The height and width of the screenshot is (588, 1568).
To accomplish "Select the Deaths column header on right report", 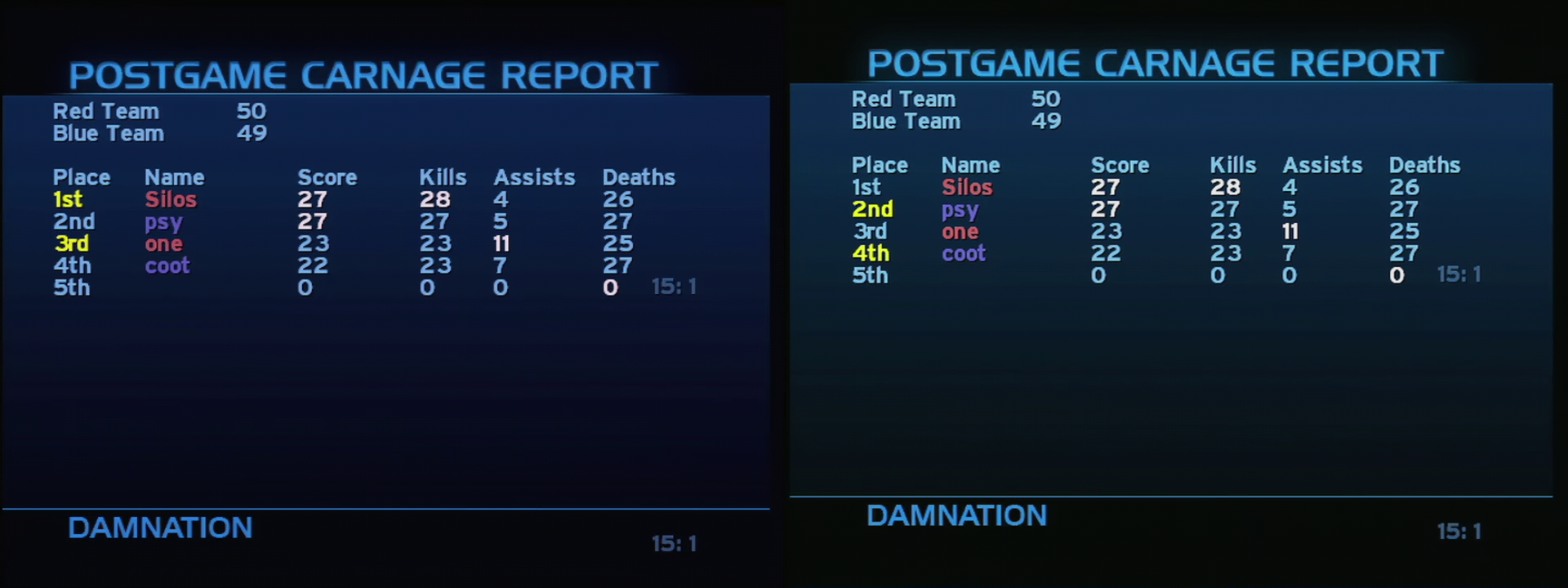I will coord(1423,165).
